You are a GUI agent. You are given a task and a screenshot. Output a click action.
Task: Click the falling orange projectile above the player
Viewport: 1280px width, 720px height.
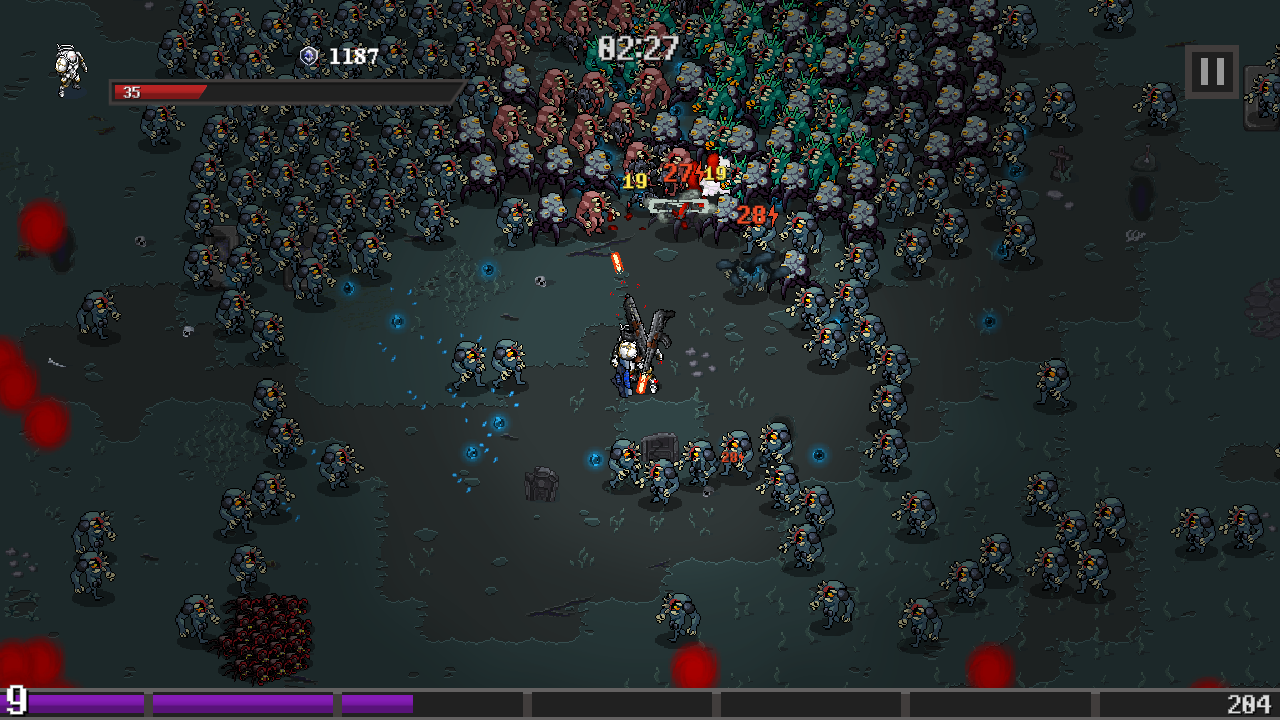pos(617,264)
